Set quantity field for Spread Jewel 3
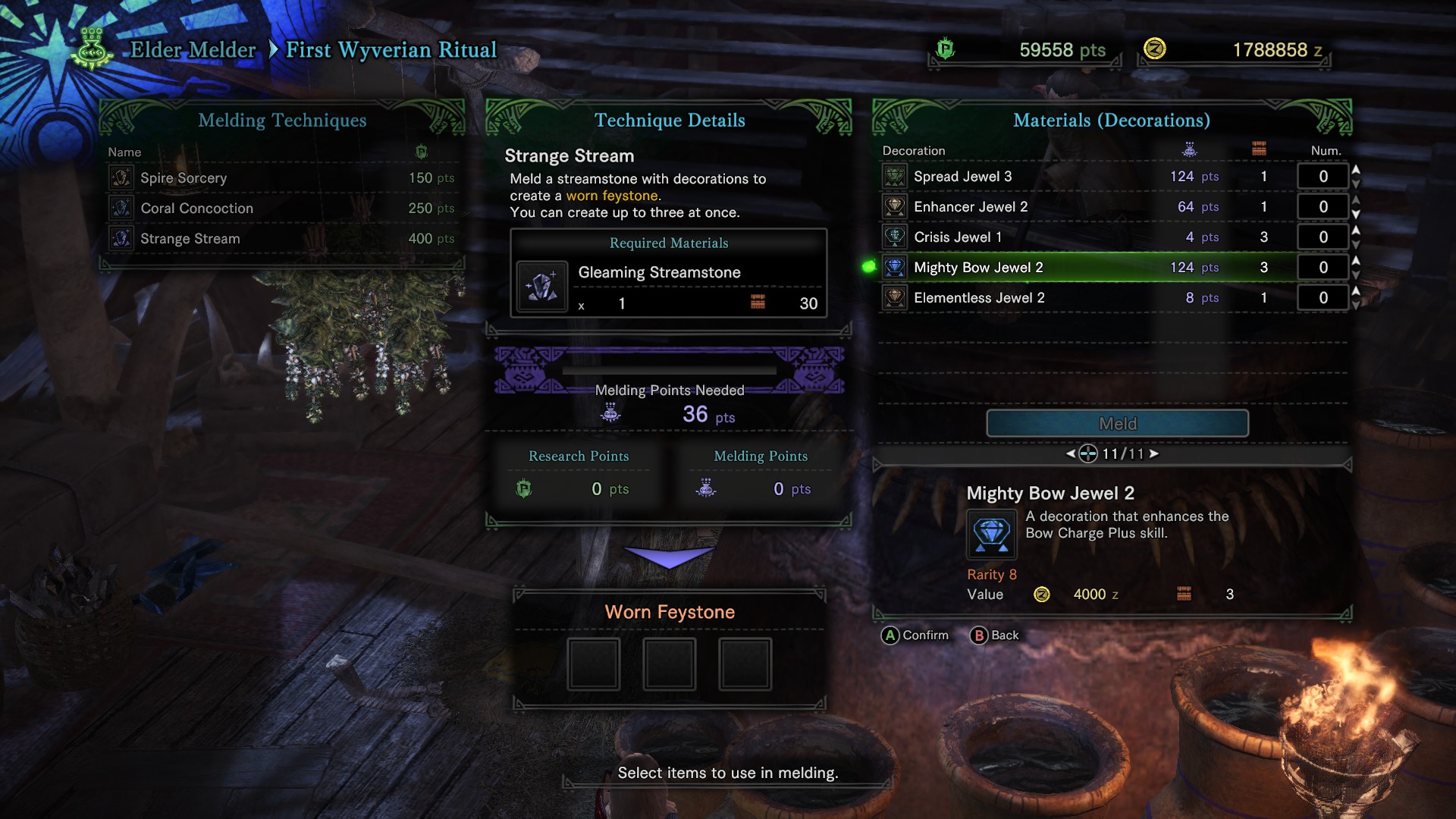 coord(1323,177)
